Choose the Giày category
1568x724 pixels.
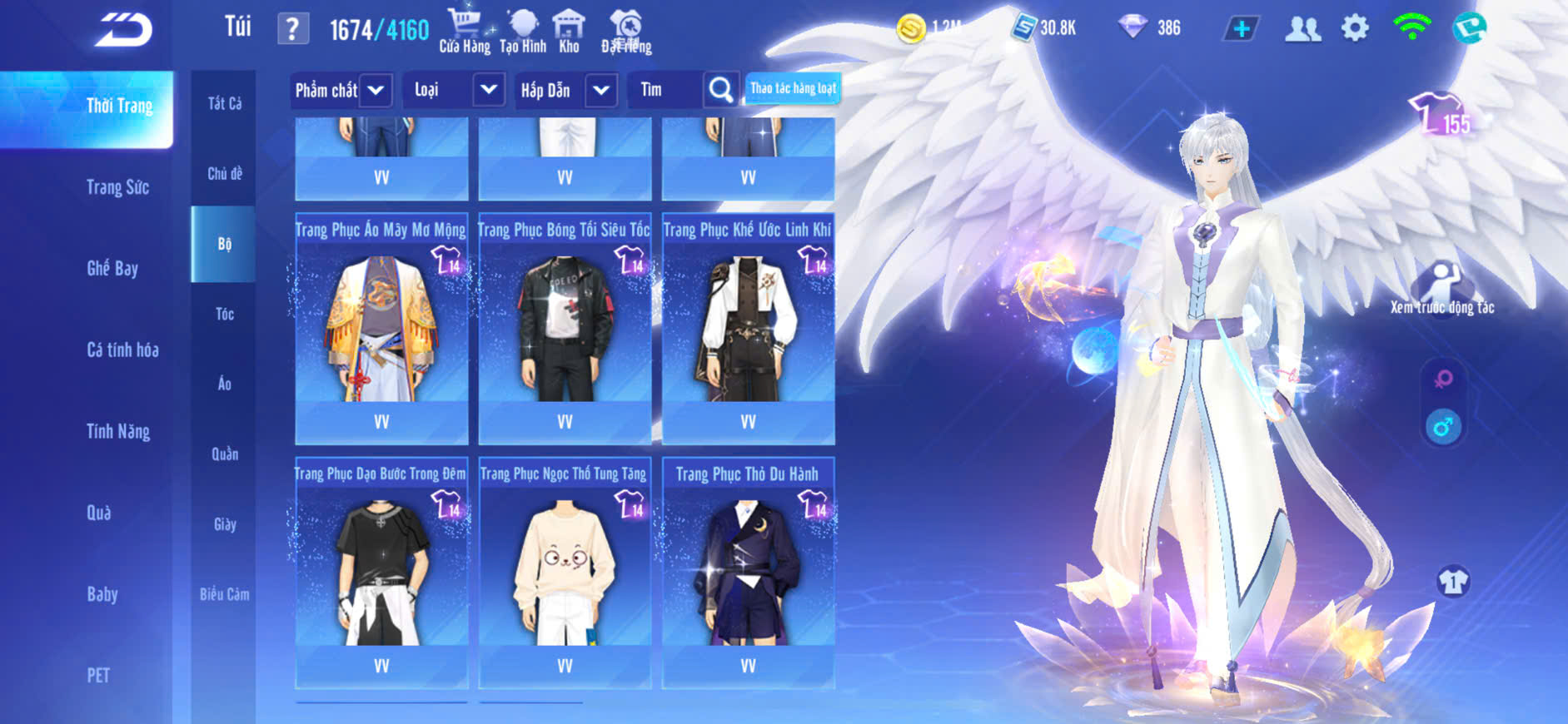click(x=224, y=524)
